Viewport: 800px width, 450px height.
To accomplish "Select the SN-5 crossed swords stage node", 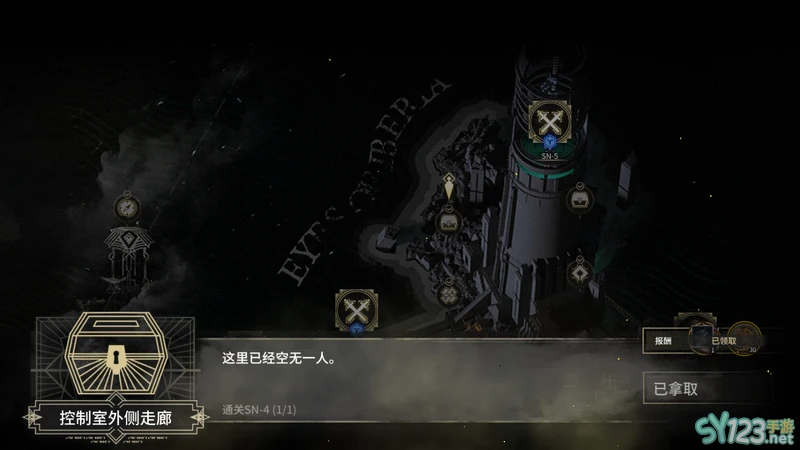I will [x=549, y=123].
